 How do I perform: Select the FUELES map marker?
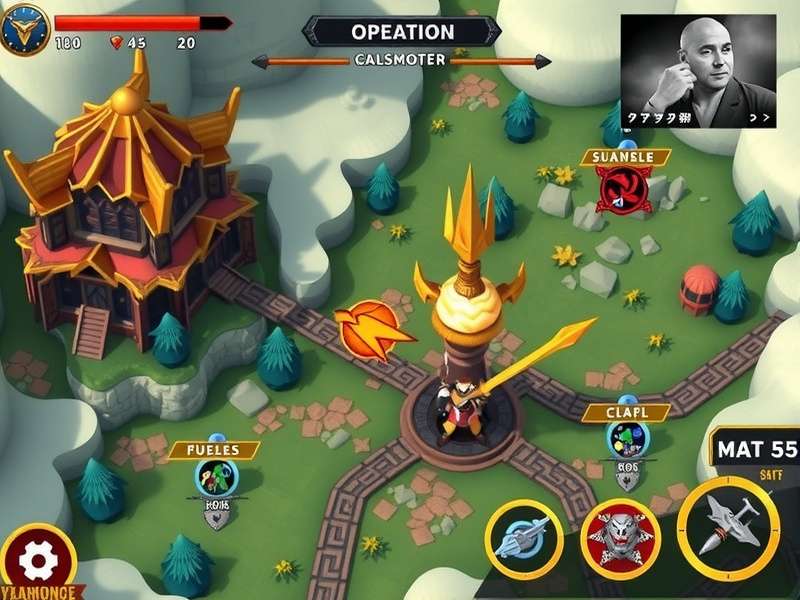pos(216,477)
